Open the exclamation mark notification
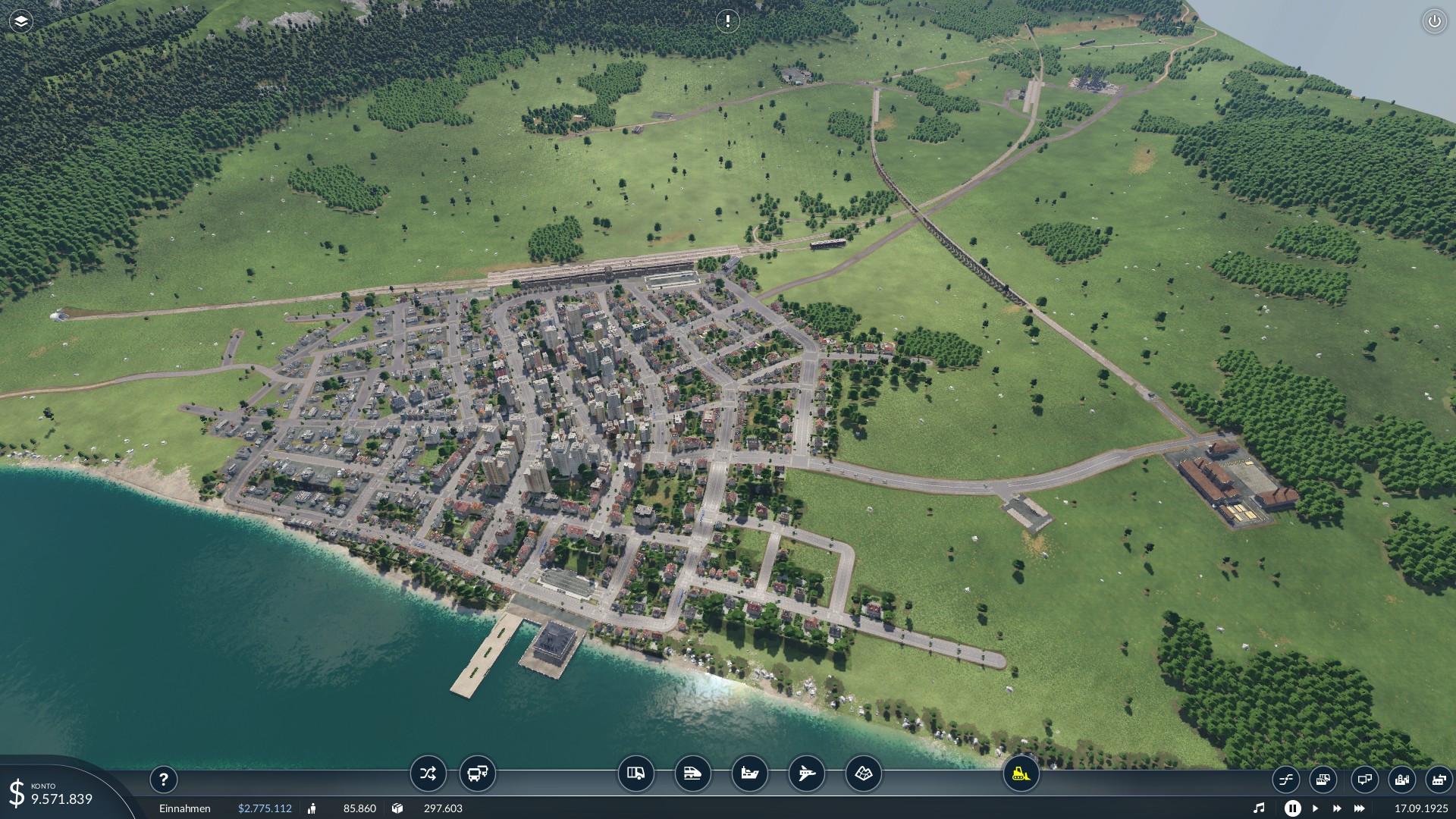Image resolution: width=1456 pixels, height=819 pixels. (x=727, y=21)
